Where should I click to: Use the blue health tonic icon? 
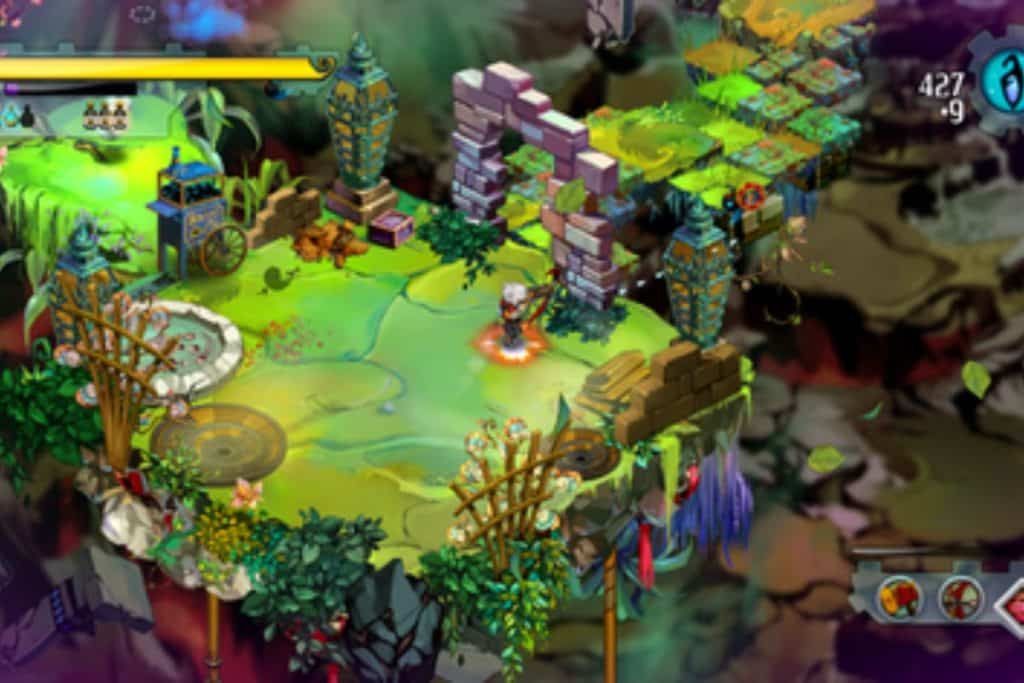click(11, 117)
